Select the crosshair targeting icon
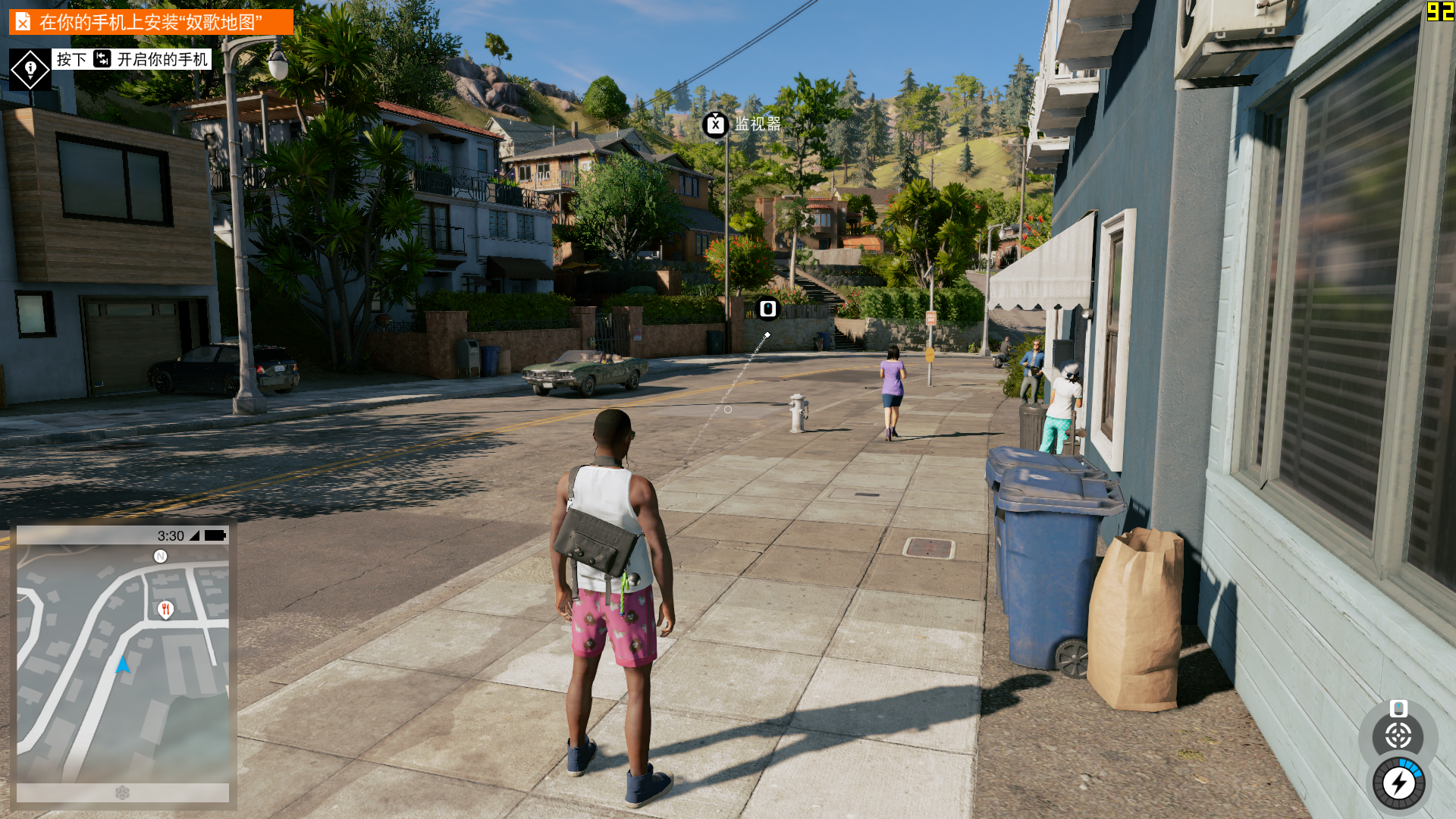This screenshot has width=1456, height=819. click(1398, 736)
